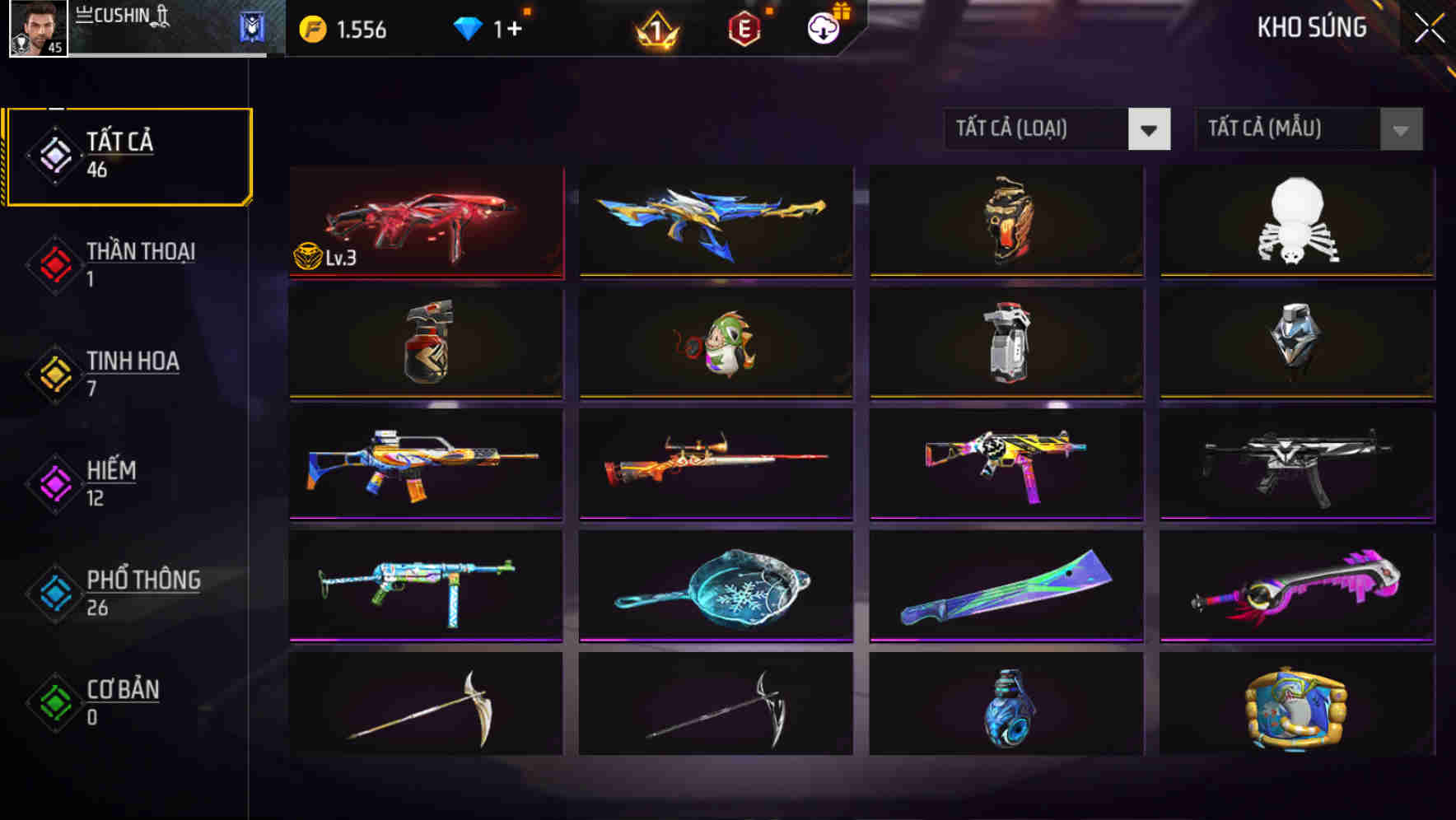Click the guild badge next to CUSHIN name
The width and height of the screenshot is (1456, 820).
point(251,27)
